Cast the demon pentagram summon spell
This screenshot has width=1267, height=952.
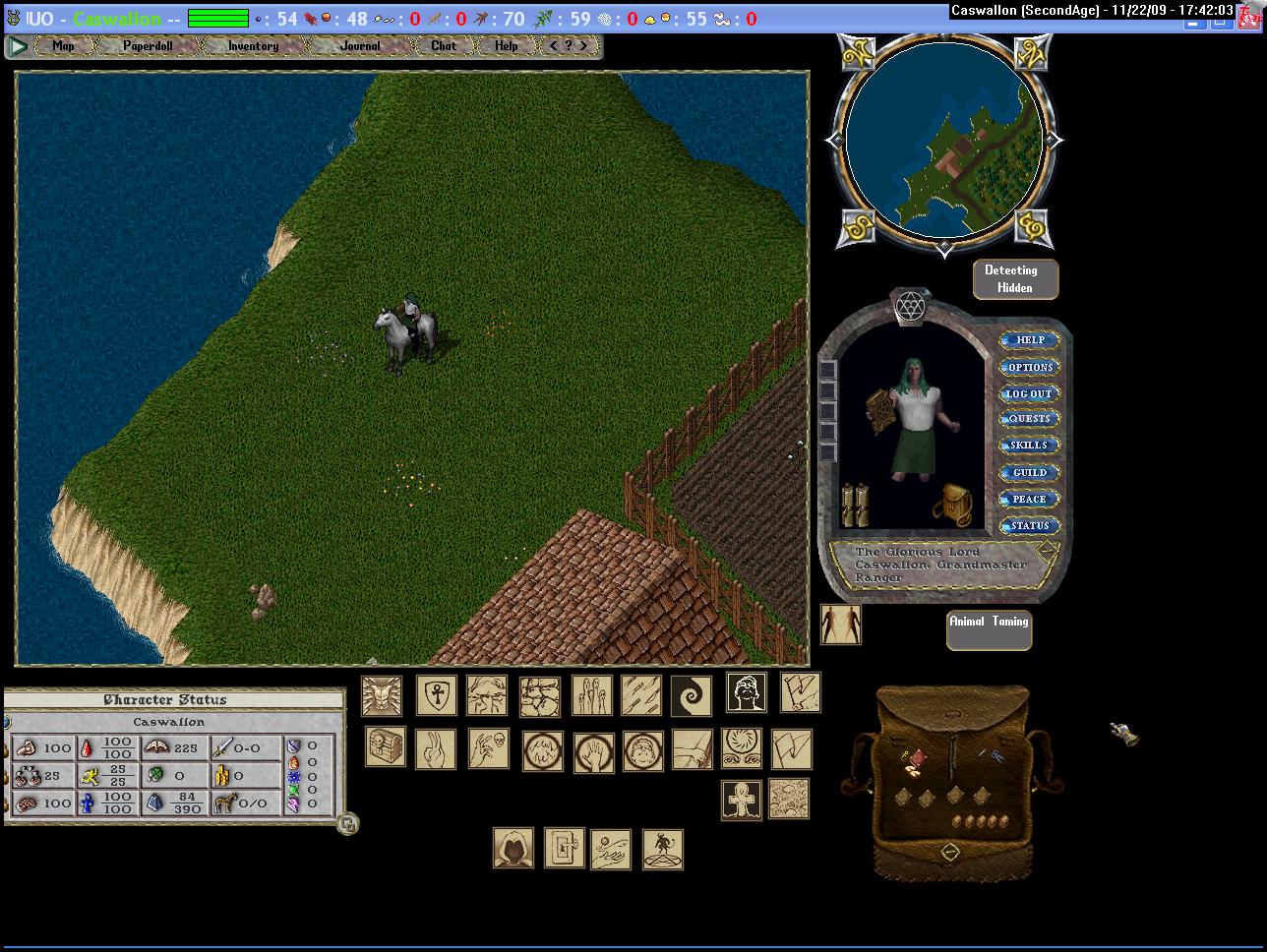click(662, 849)
